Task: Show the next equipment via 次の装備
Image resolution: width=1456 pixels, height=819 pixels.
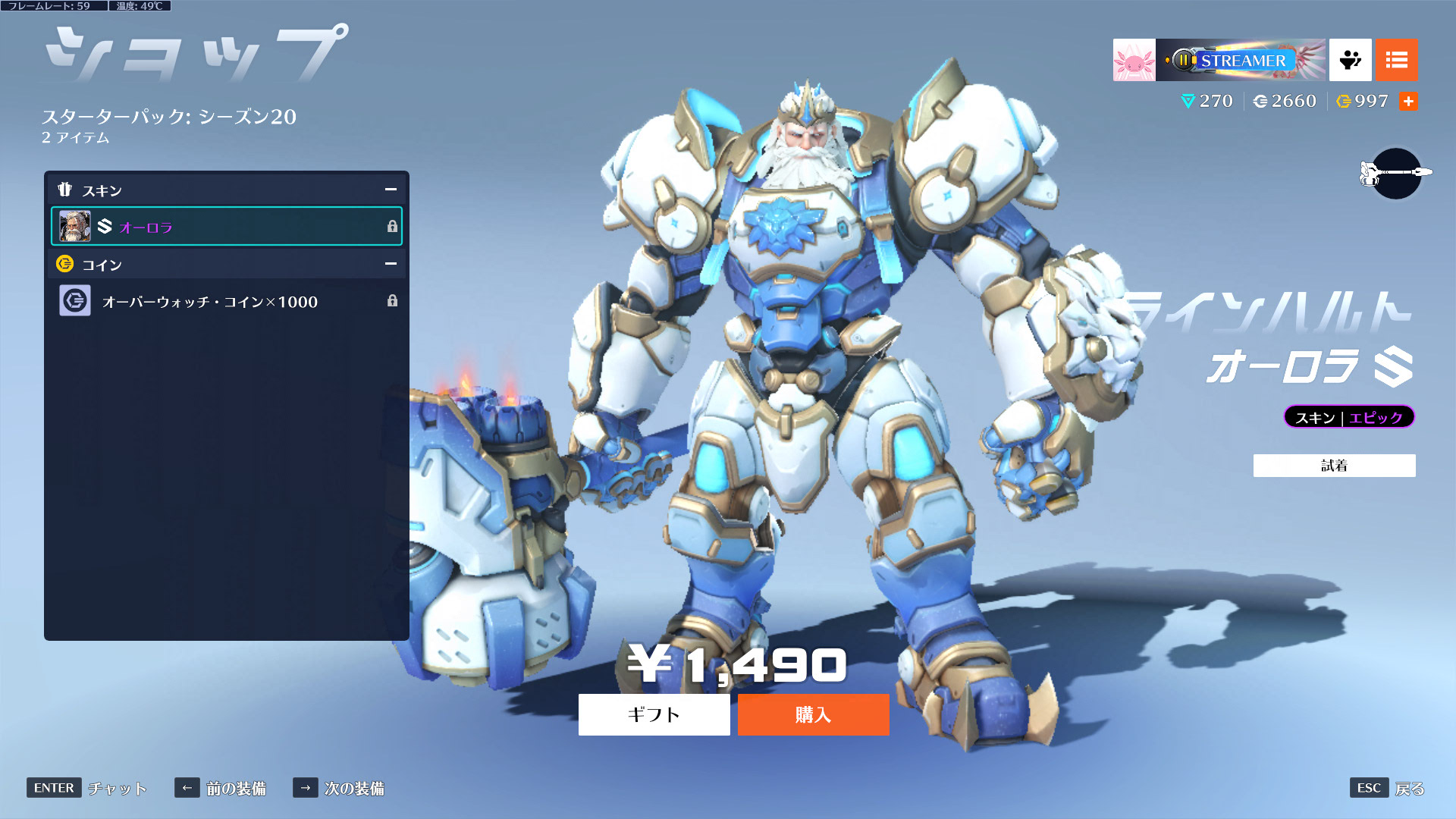Action: (353, 789)
